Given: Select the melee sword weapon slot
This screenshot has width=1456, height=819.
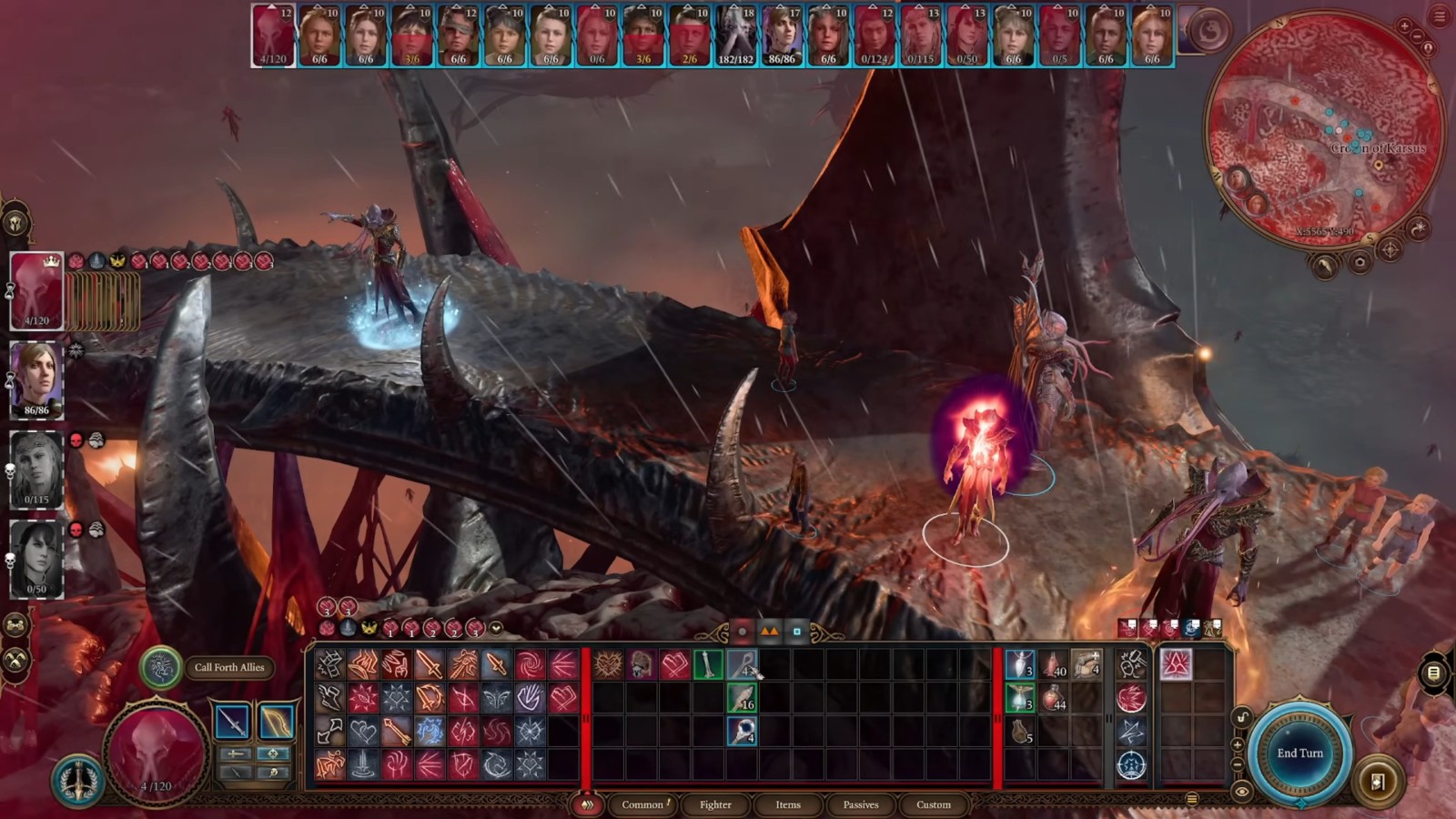Looking at the screenshot, I should pos(233,722).
